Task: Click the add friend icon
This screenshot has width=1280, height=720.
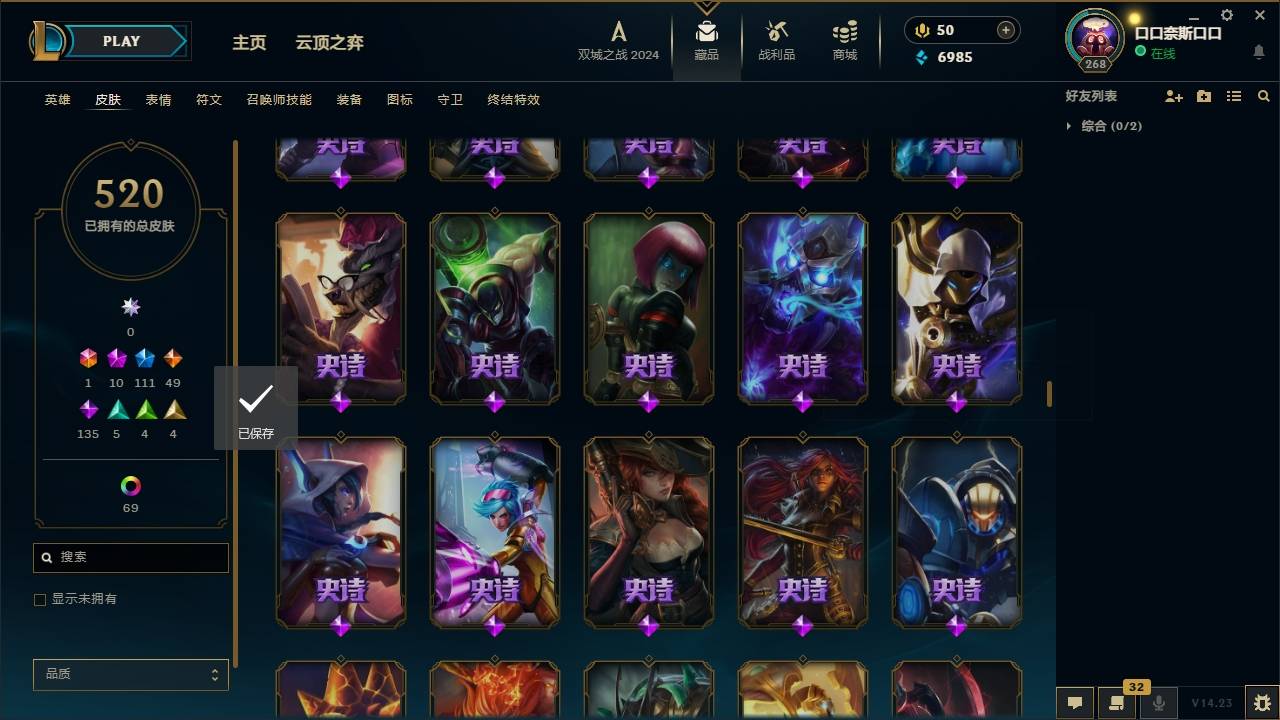Action: 1174,95
